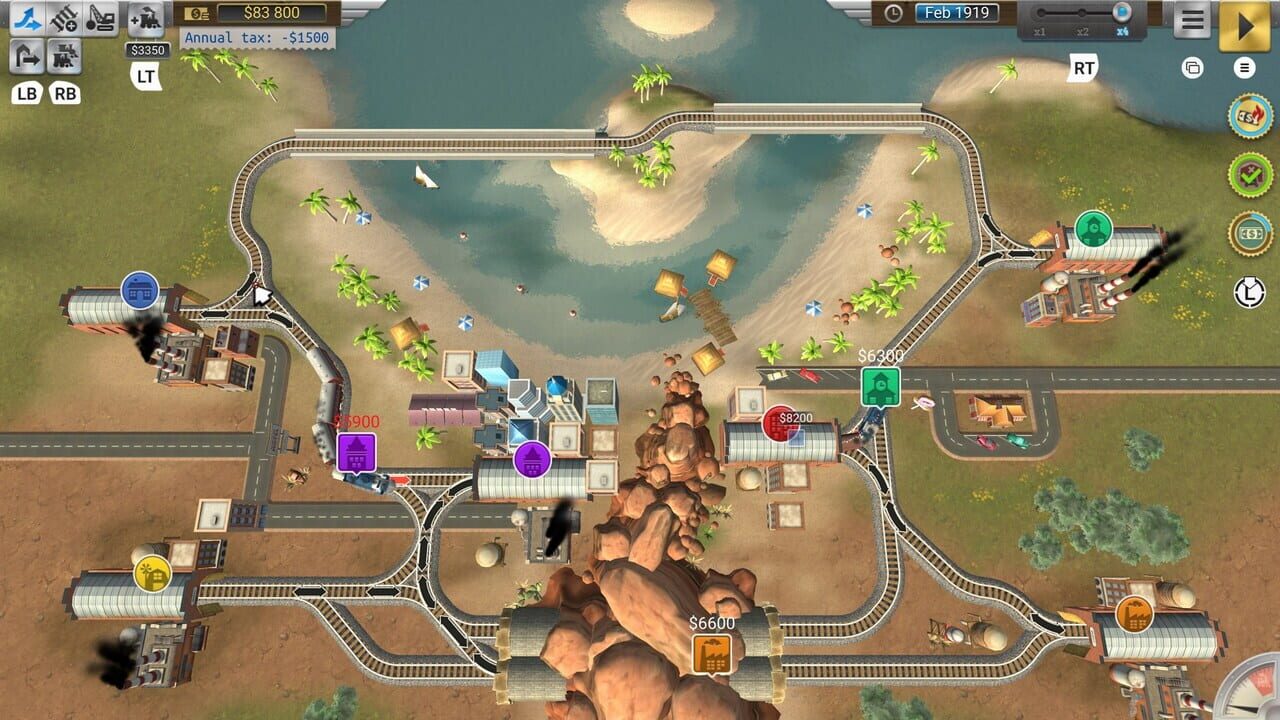Image resolution: width=1280 pixels, height=720 pixels.
Task: Select the demolition crane tool
Action: 98,18
